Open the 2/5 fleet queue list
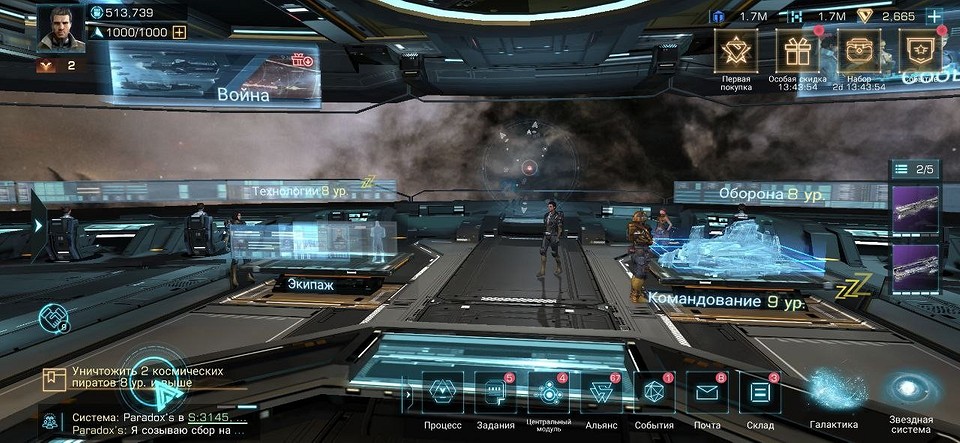The image size is (960, 443). [915, 169]
